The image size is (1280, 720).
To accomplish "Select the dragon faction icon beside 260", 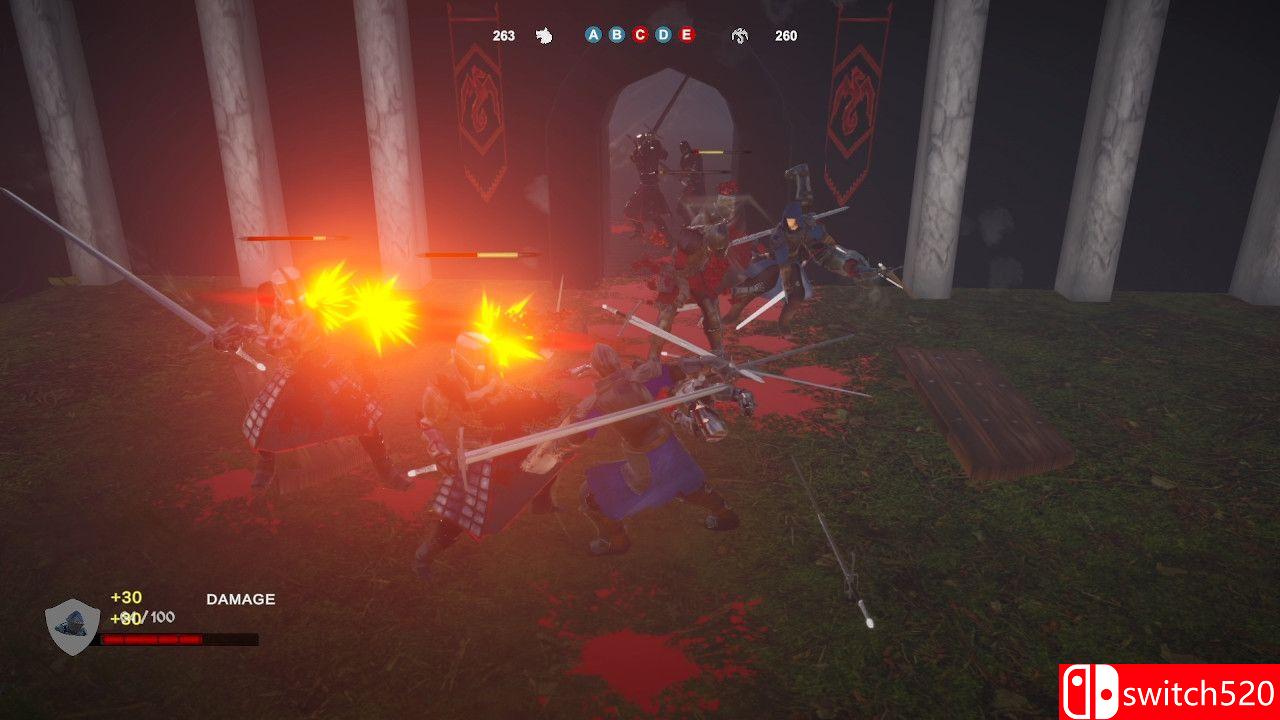I will (738, 35).
